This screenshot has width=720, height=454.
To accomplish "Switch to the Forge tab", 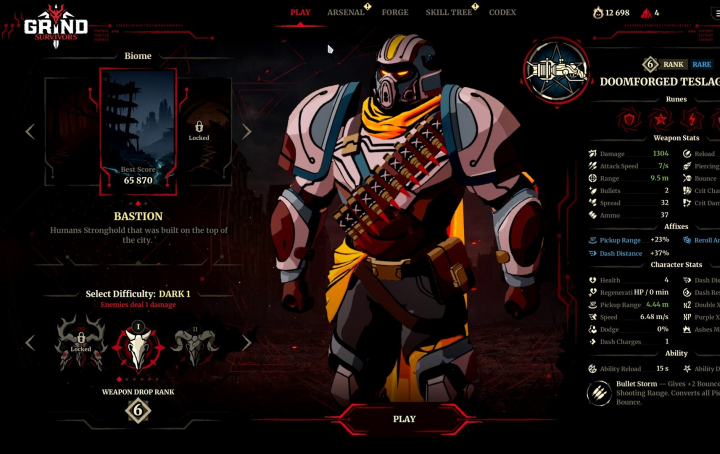I will tap(395, 12).
